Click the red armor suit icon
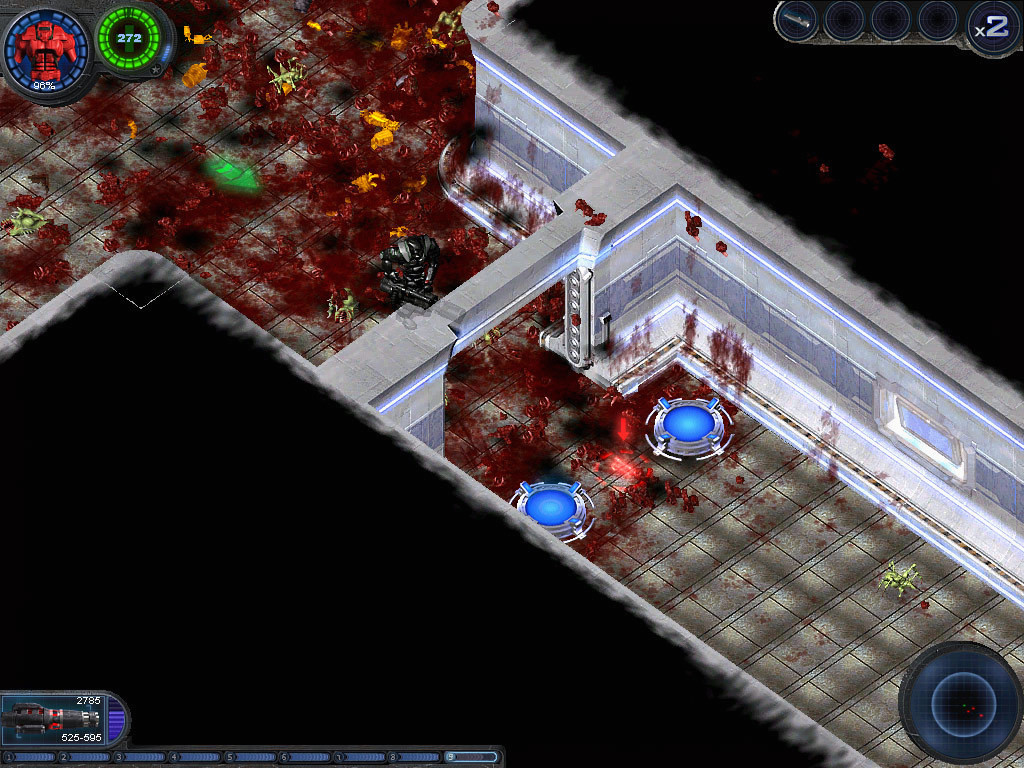Screen dimensions: 1024x768 coord(44,49)
